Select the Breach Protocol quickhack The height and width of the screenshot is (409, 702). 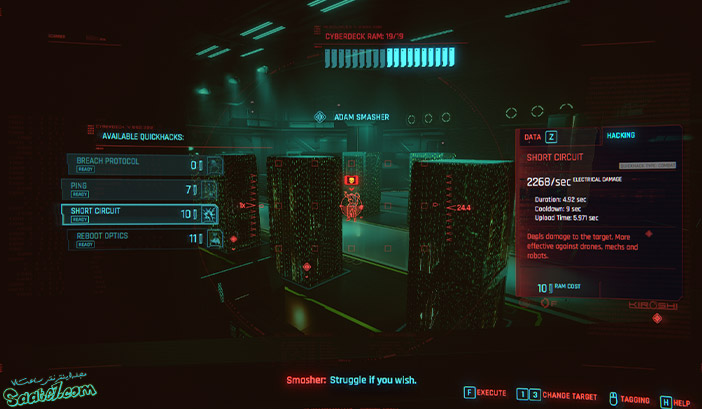coord(135,164)
